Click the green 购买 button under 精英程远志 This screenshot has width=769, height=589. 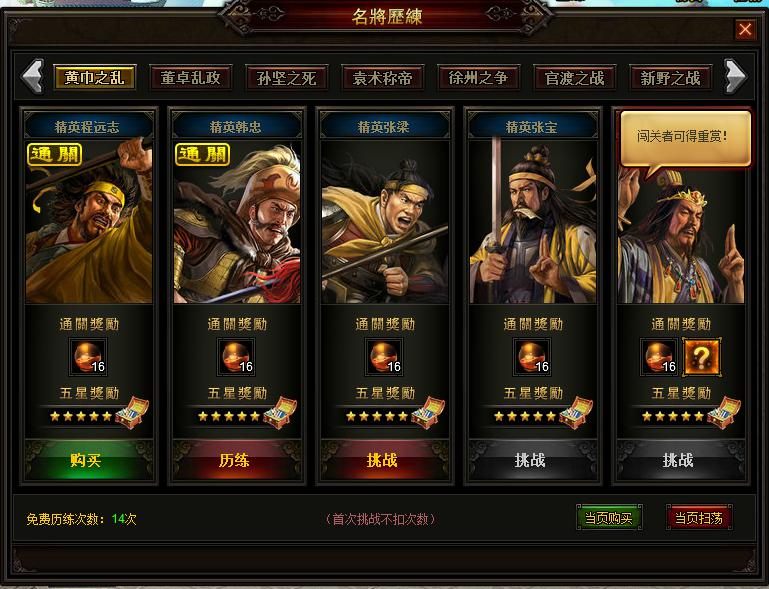click(88, 460)
